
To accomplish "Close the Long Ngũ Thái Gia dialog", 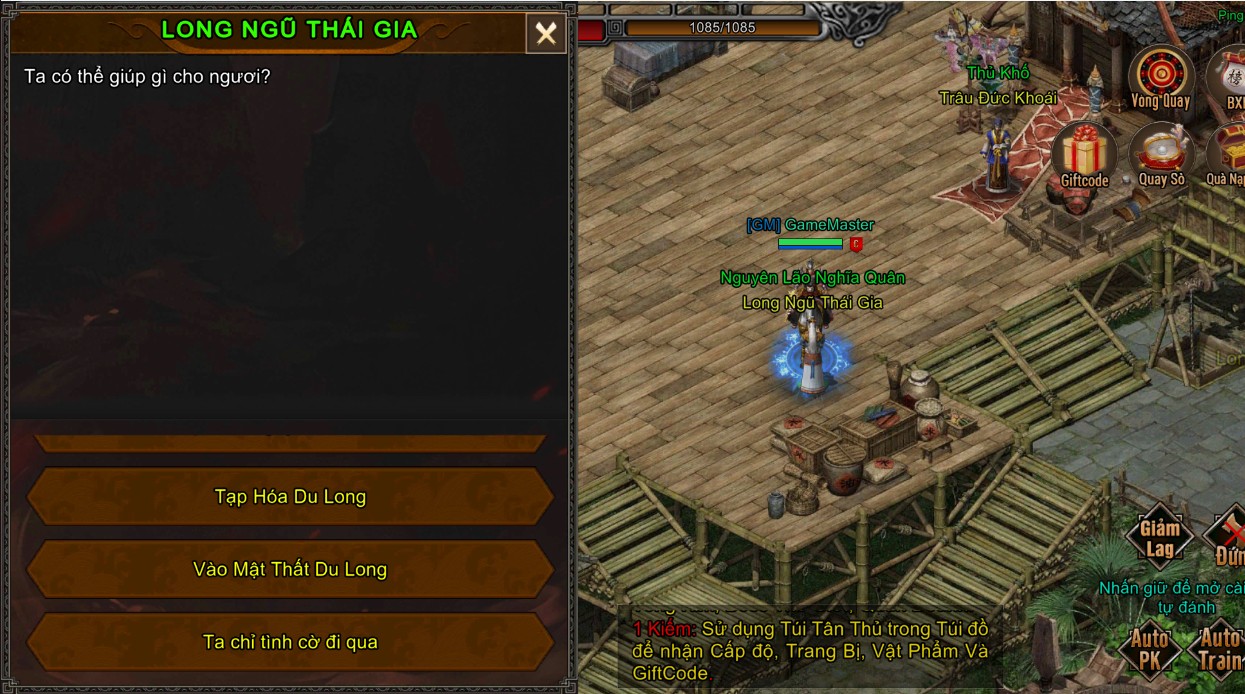I will point(546,33).
